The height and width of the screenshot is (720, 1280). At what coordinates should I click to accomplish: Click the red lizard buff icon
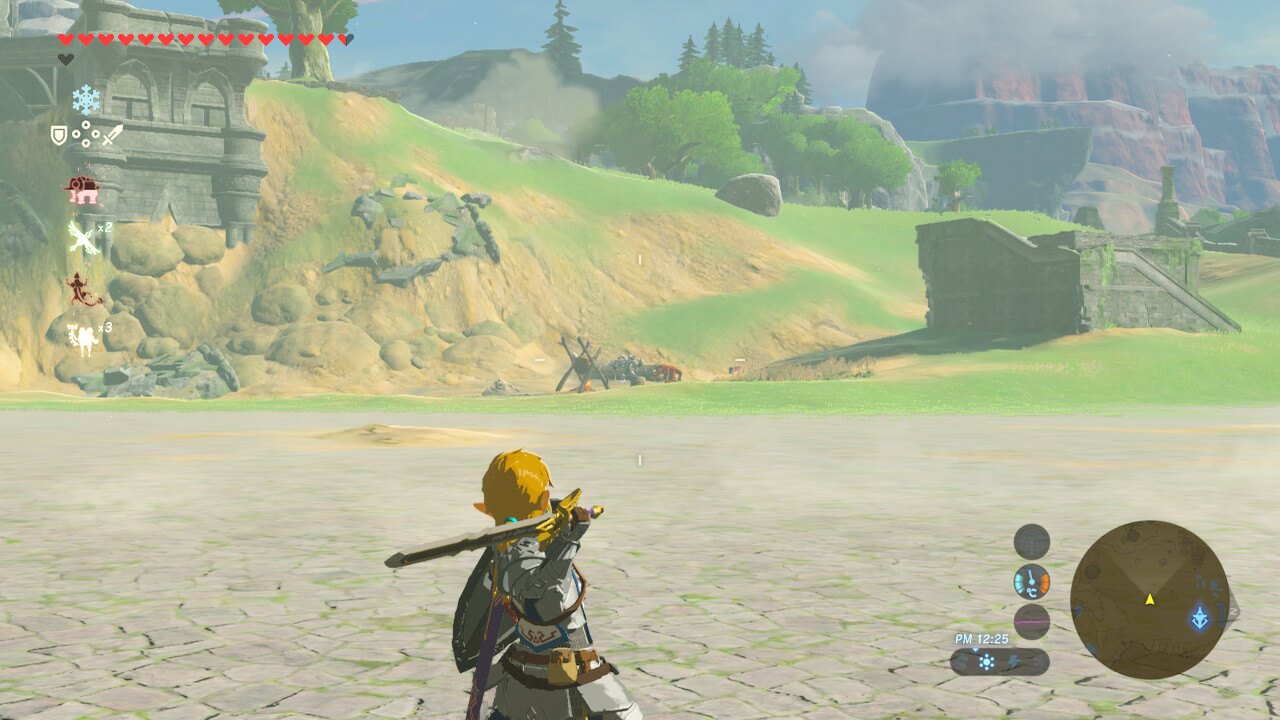(84, 290)
